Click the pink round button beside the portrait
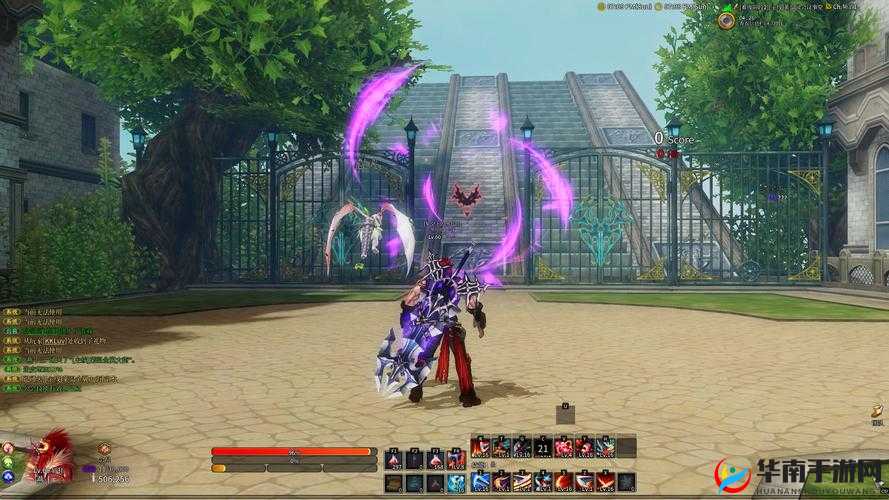Image resolution: width=889 pixels, height=500 pixels. pos(8,447)
